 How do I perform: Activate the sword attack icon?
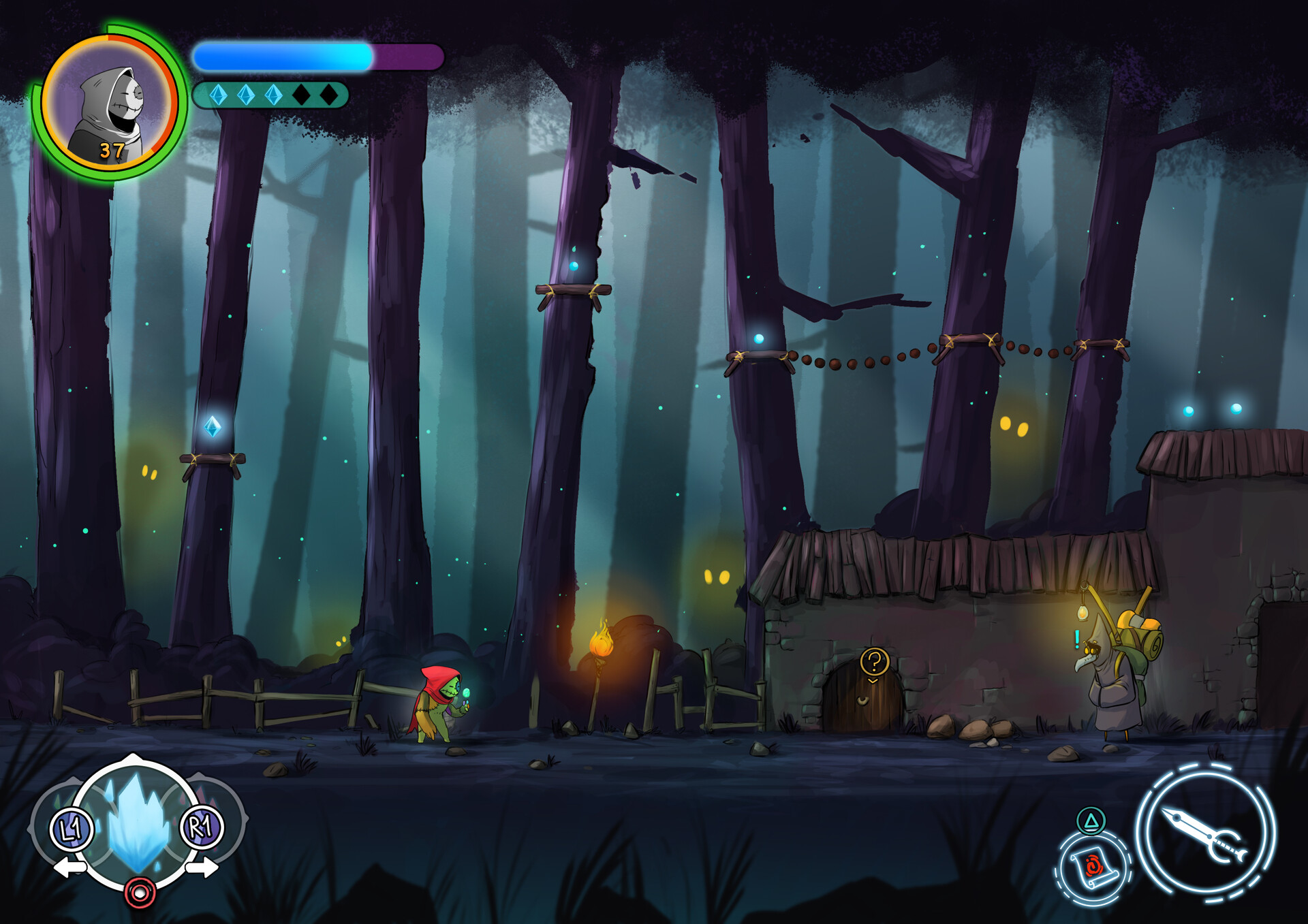pos(1205,833)
